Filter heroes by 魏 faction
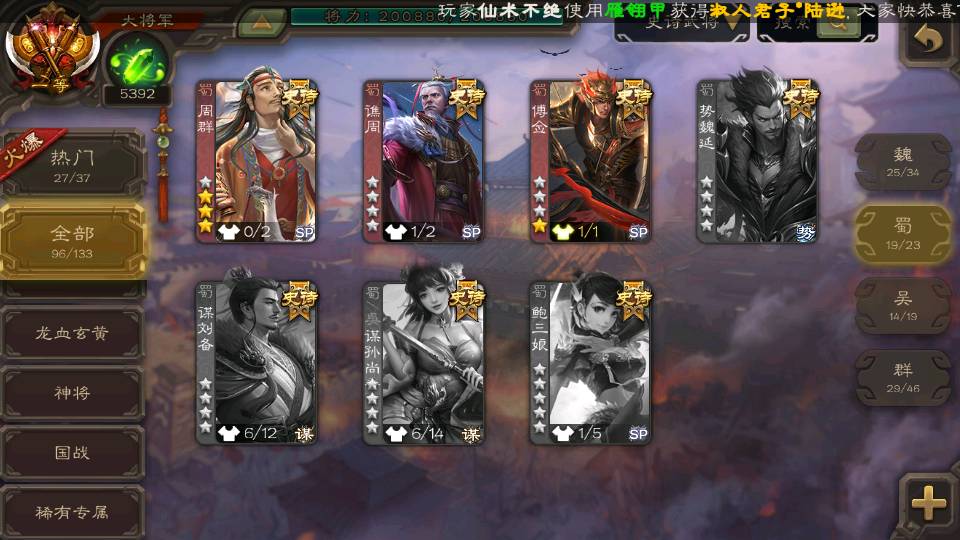 pyautogui.click(x=903, y=162)
